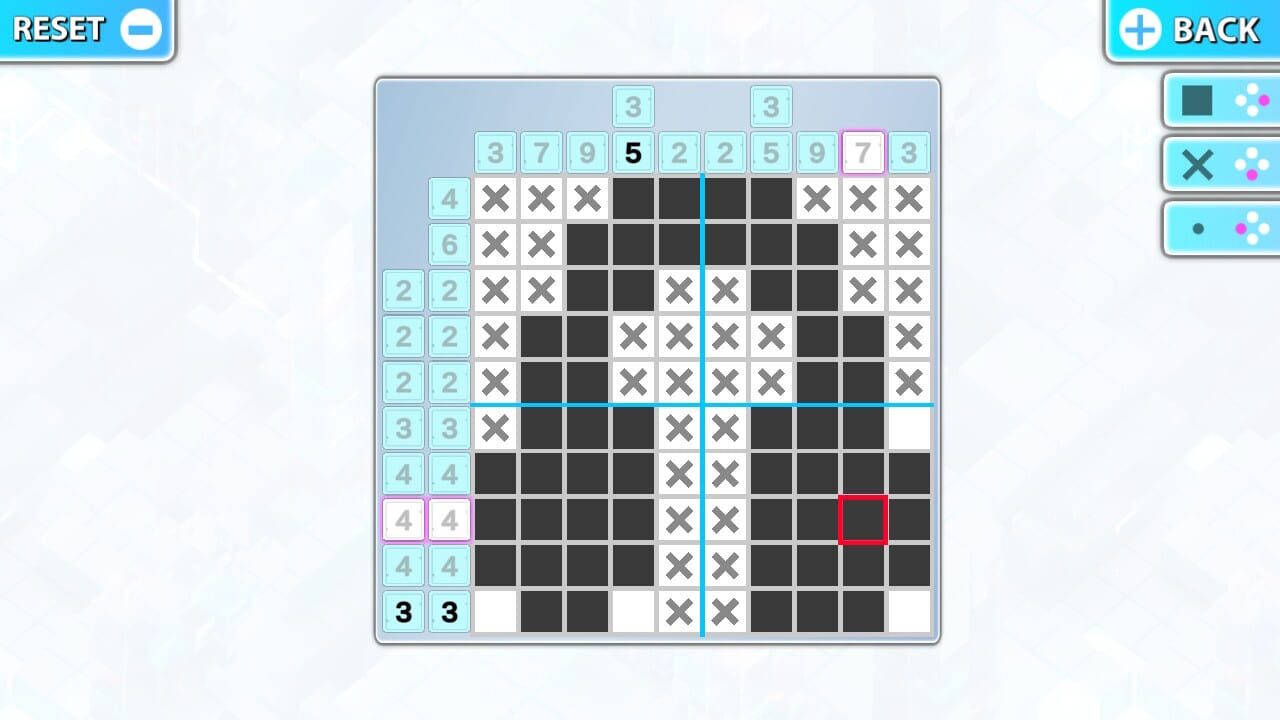Screen dimensions: 1280x720
Task: Click the topmost 3 clue above column five
Action: pyautogui.click(x=632, y=107)
